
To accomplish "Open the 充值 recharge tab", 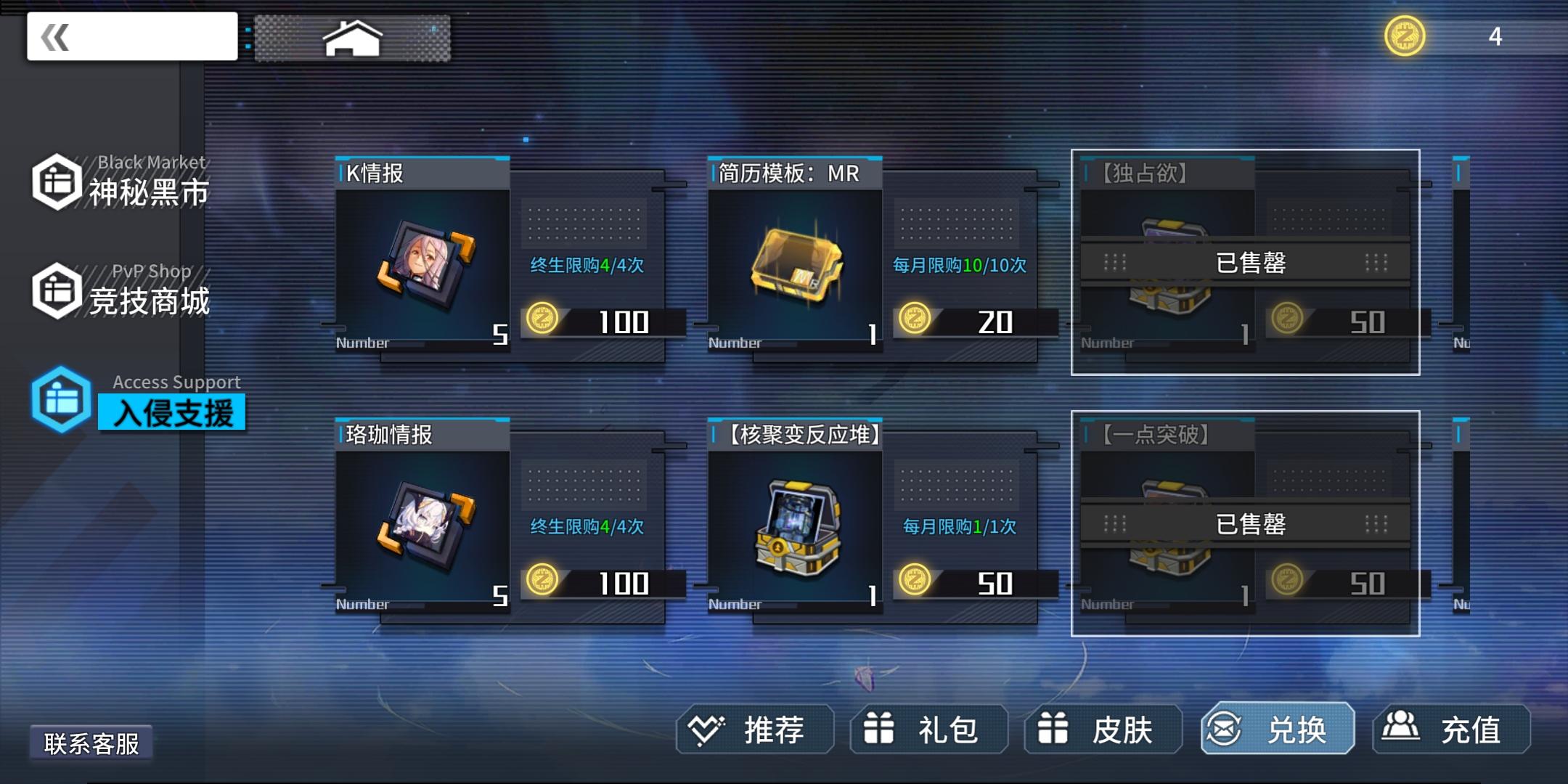I will point(1450,730).
